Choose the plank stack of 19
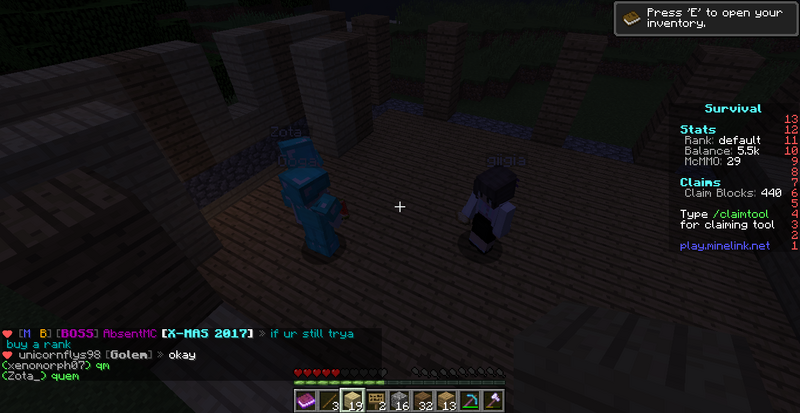This screenshot has height=413, width=800. [352, 400]
